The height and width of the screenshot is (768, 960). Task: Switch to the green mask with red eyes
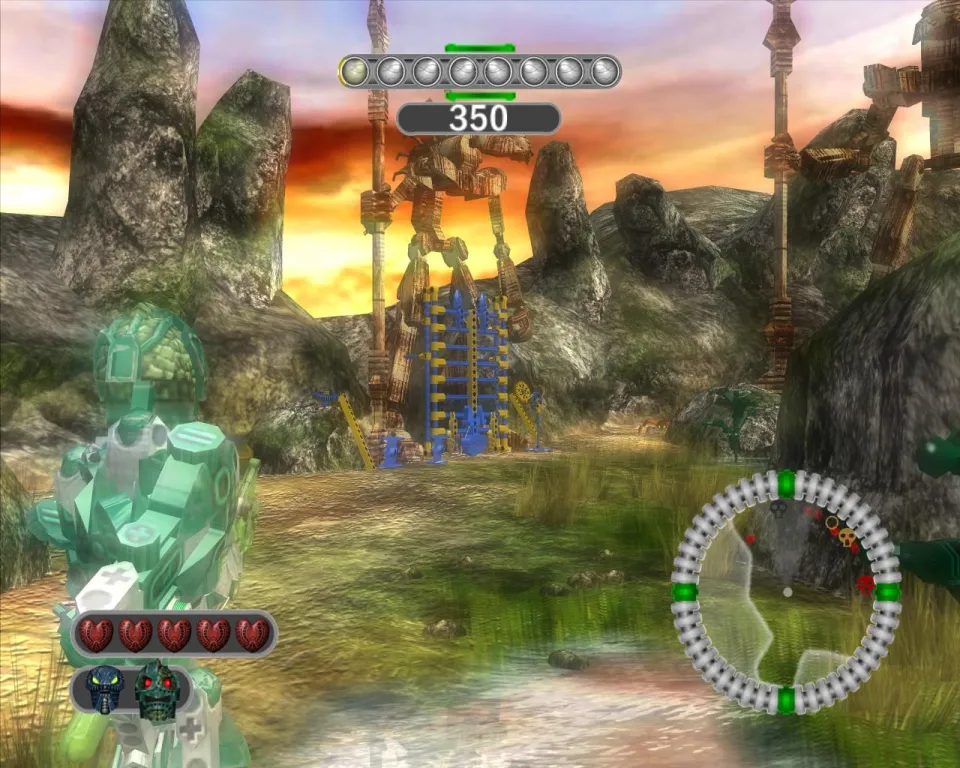[156, 690]
